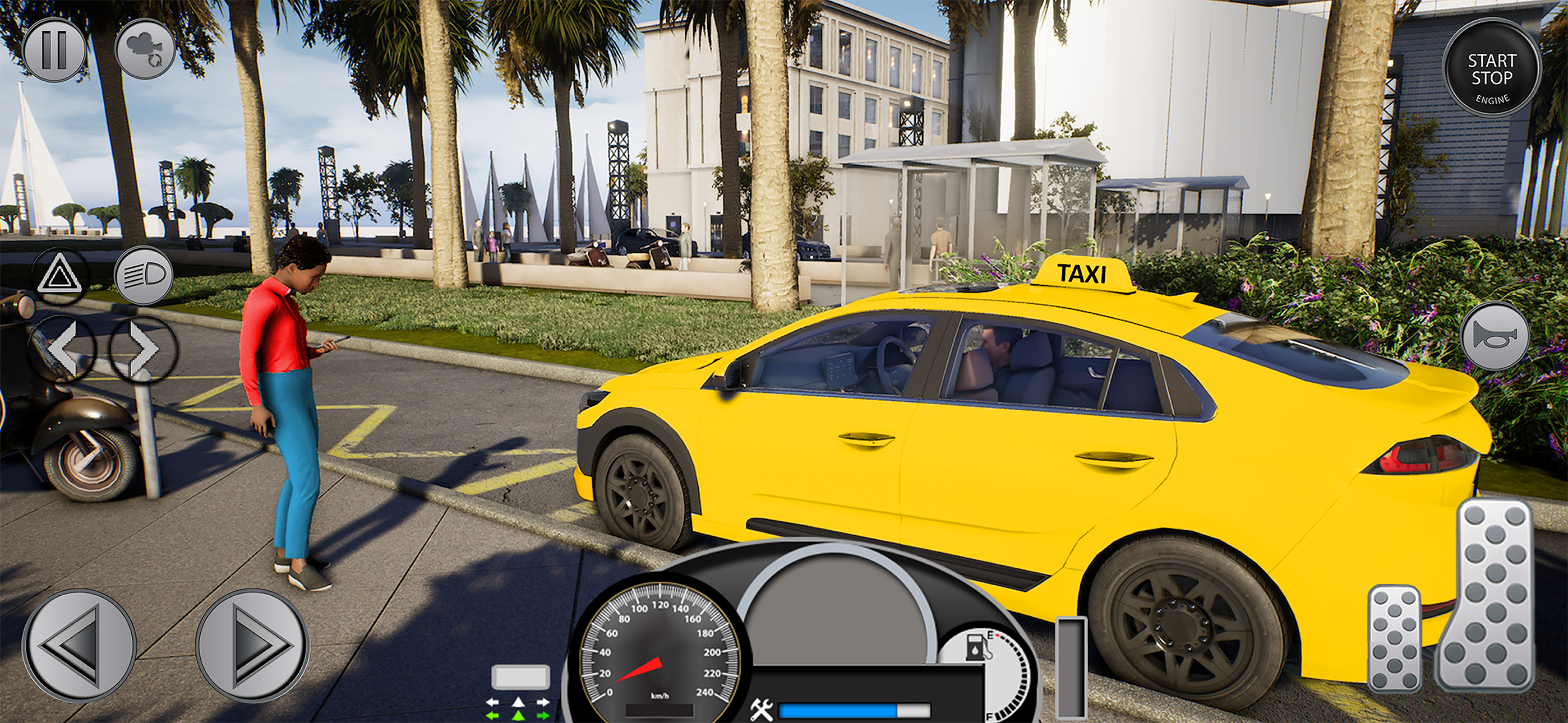Pause the game
The width and height of the screenshot is (1568, 723).
click(x=54, y=50)
